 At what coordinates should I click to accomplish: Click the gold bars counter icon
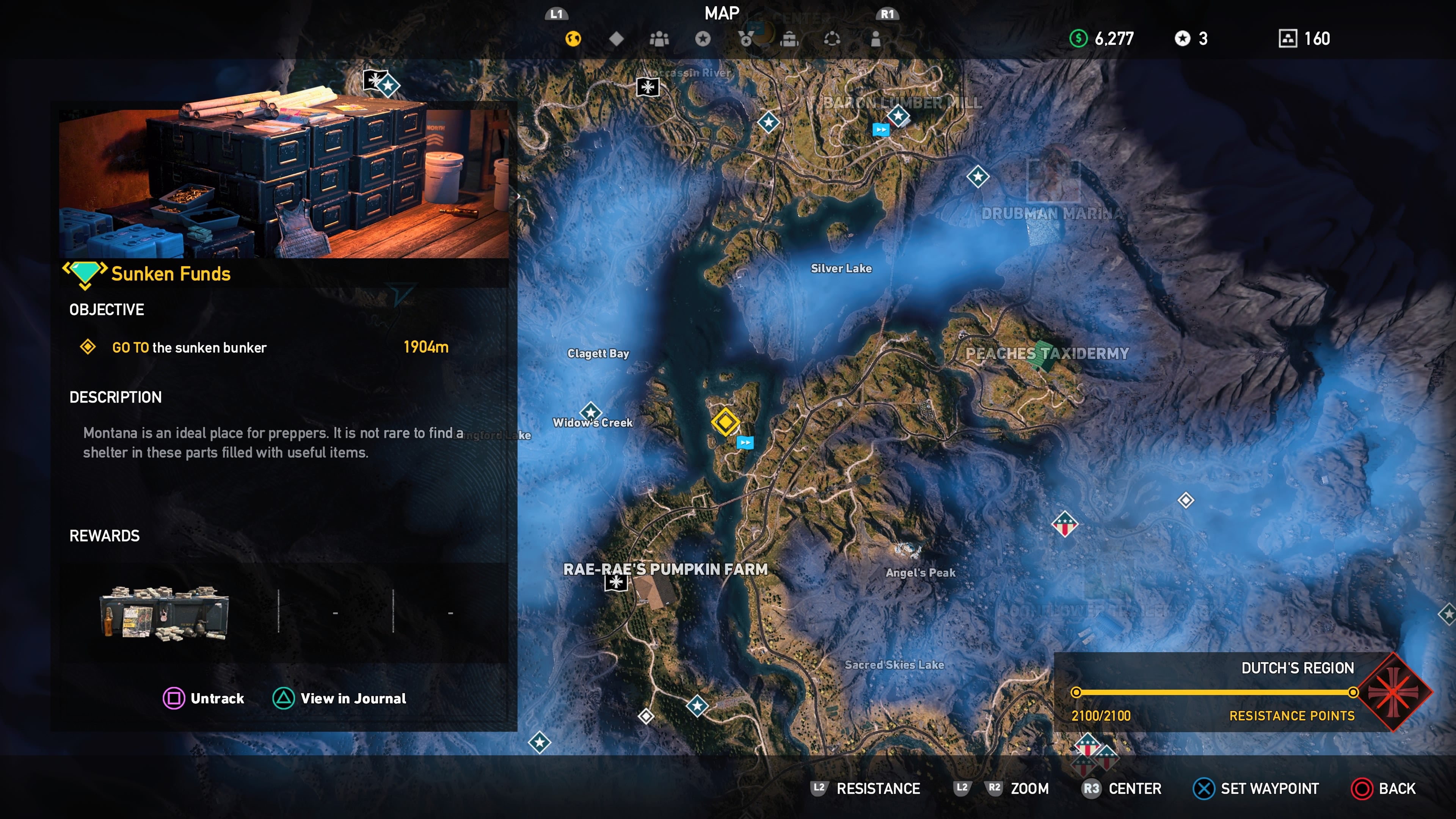pyautogui.click(x=1287, y=38)
